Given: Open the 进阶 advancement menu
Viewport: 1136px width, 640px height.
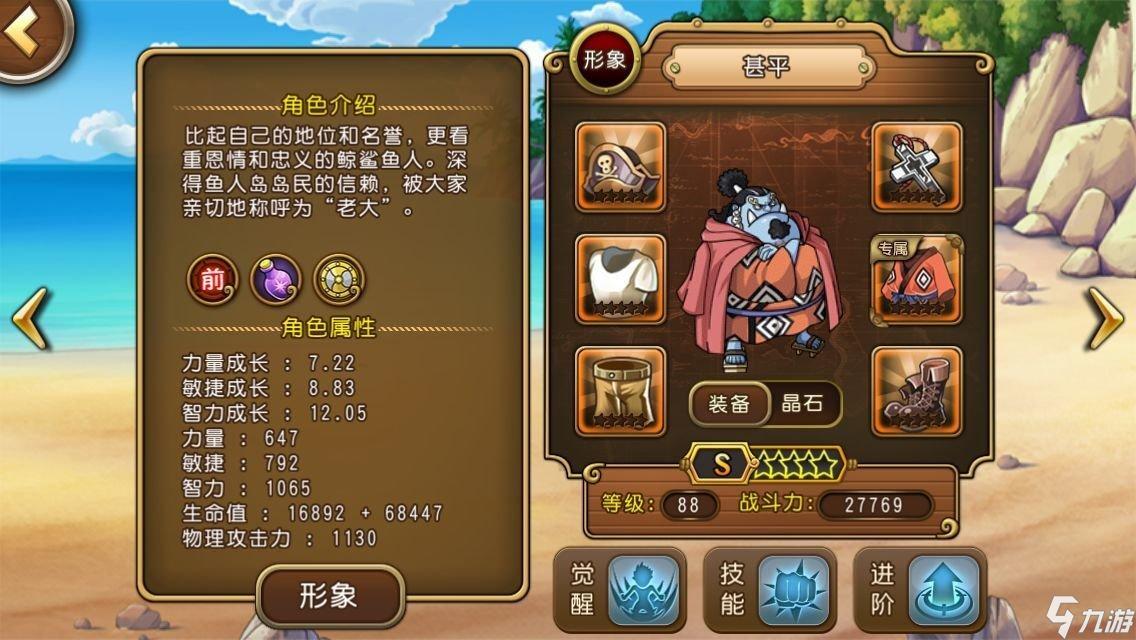Looking at the screenshot, I should click(919, 590).
